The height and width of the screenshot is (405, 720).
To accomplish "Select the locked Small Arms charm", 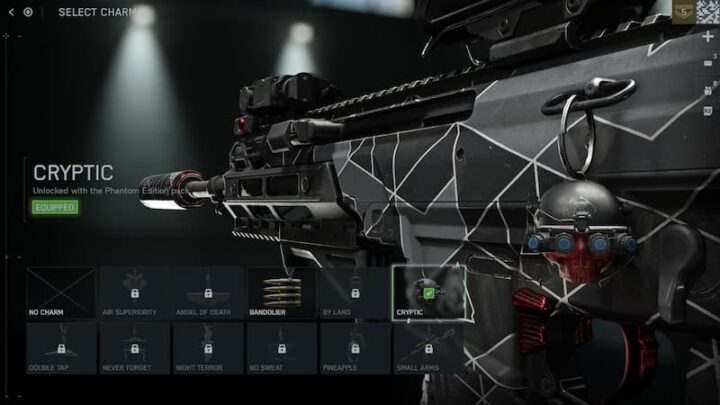I will 428,347.
